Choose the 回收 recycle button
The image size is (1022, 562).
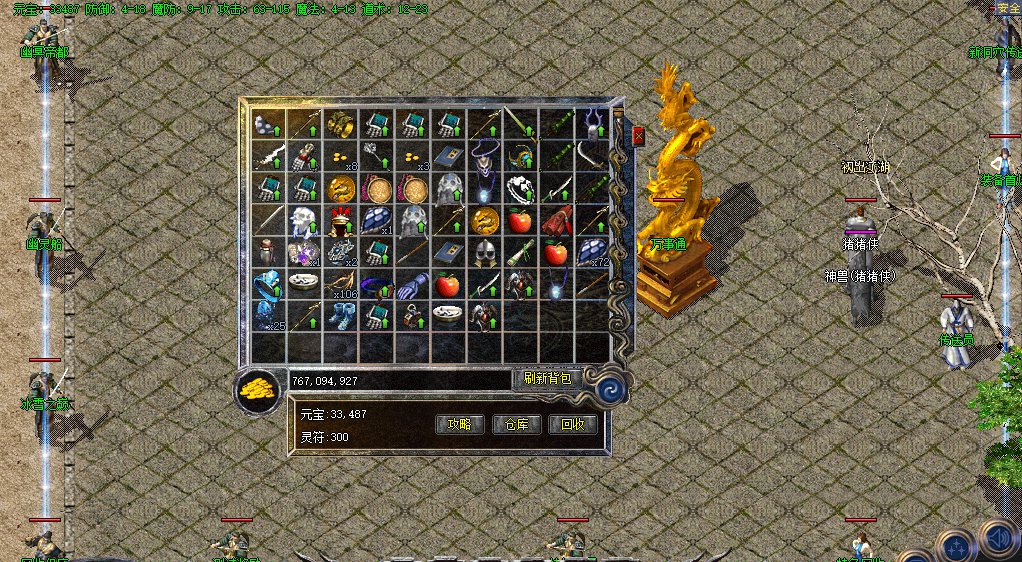click(x=573, y=424)
